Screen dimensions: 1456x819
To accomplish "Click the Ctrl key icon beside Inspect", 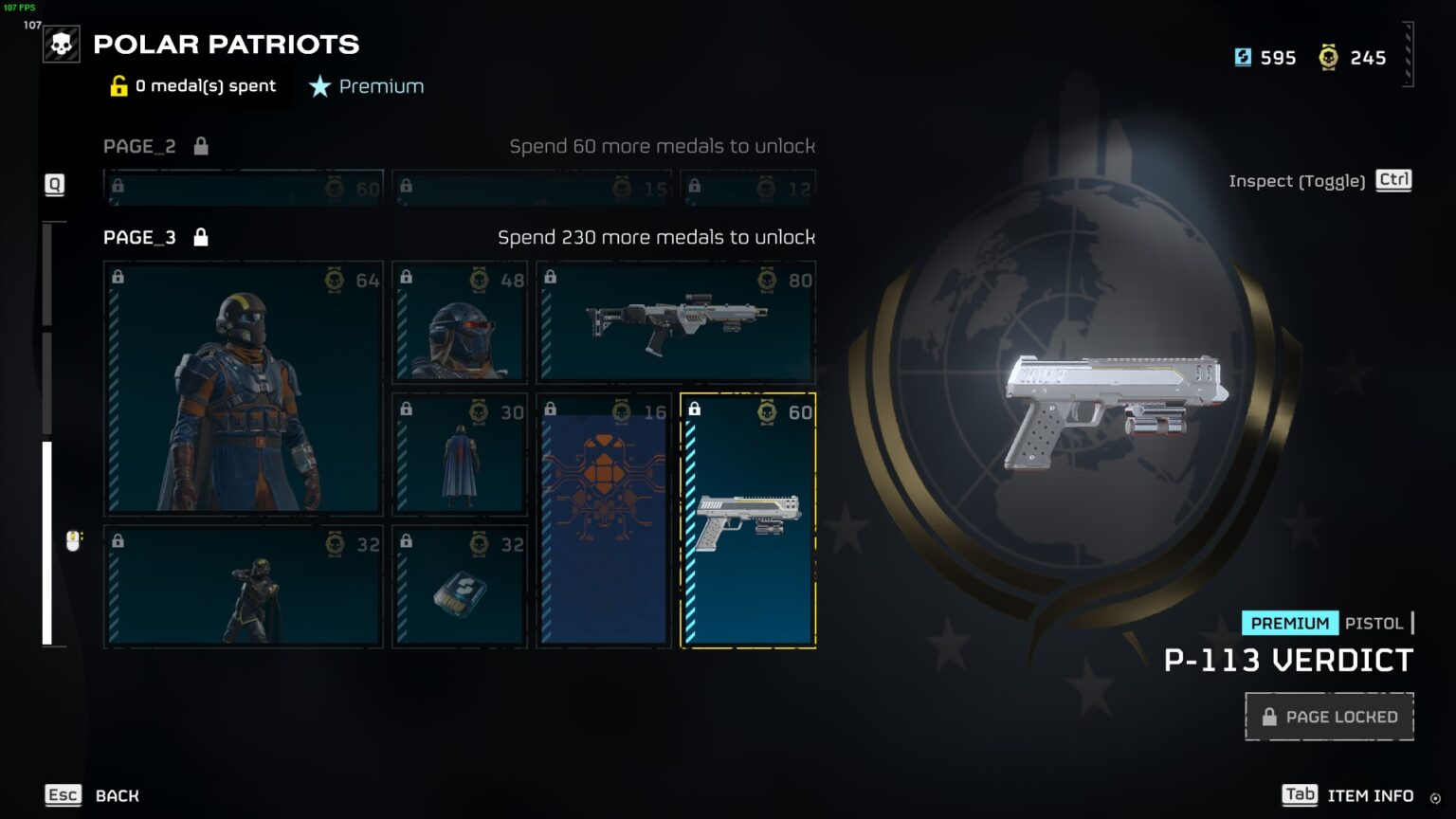I will (1392, 180).
